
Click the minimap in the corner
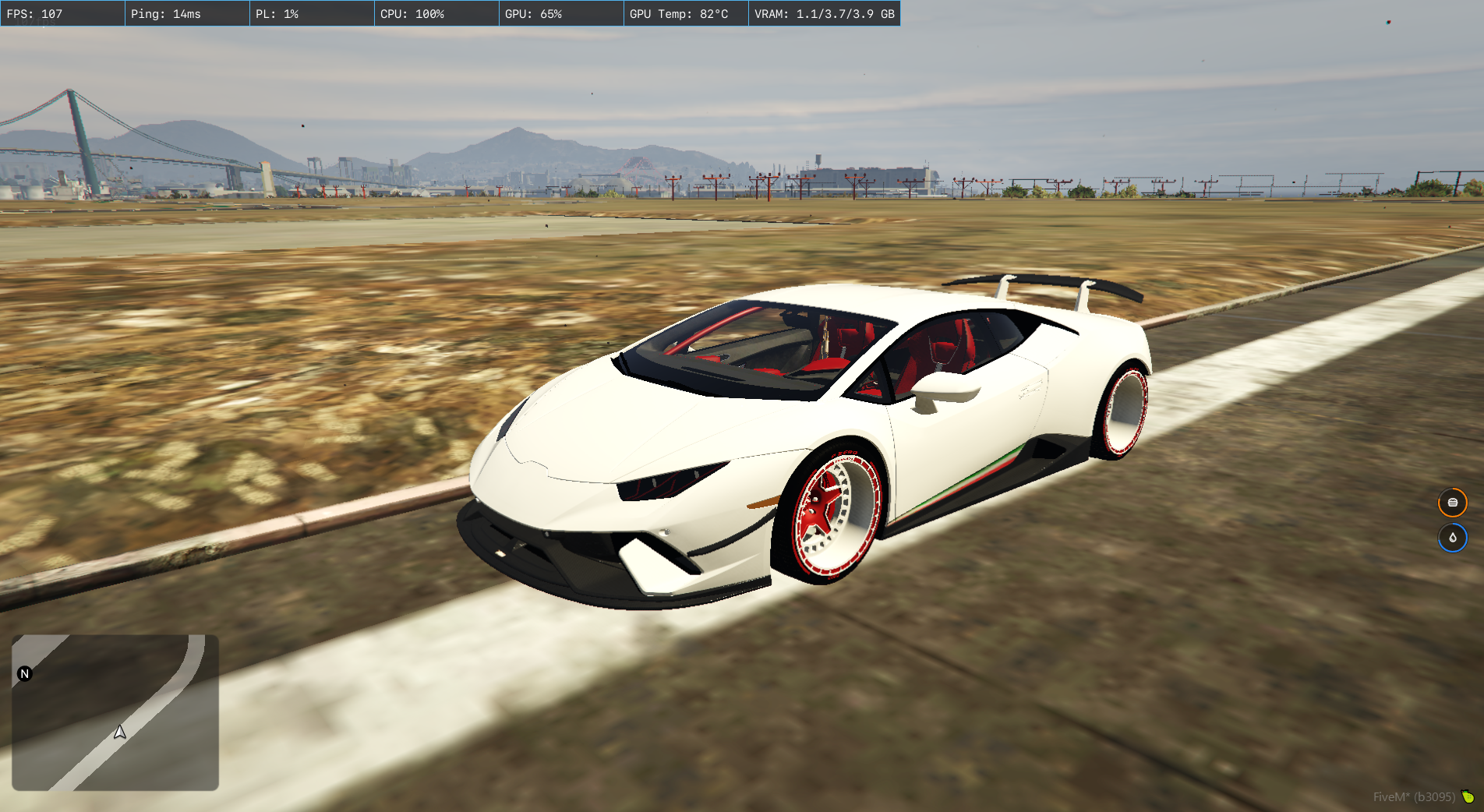(115, 712)
